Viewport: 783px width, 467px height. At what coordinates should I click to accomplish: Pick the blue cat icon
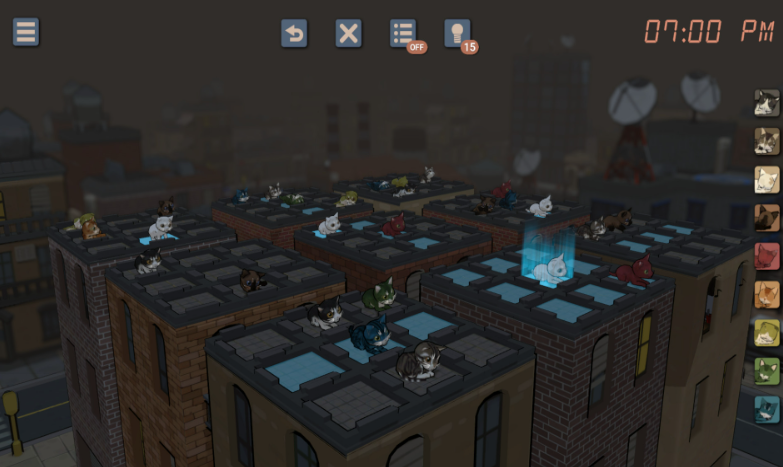click(x=766, y=408)
